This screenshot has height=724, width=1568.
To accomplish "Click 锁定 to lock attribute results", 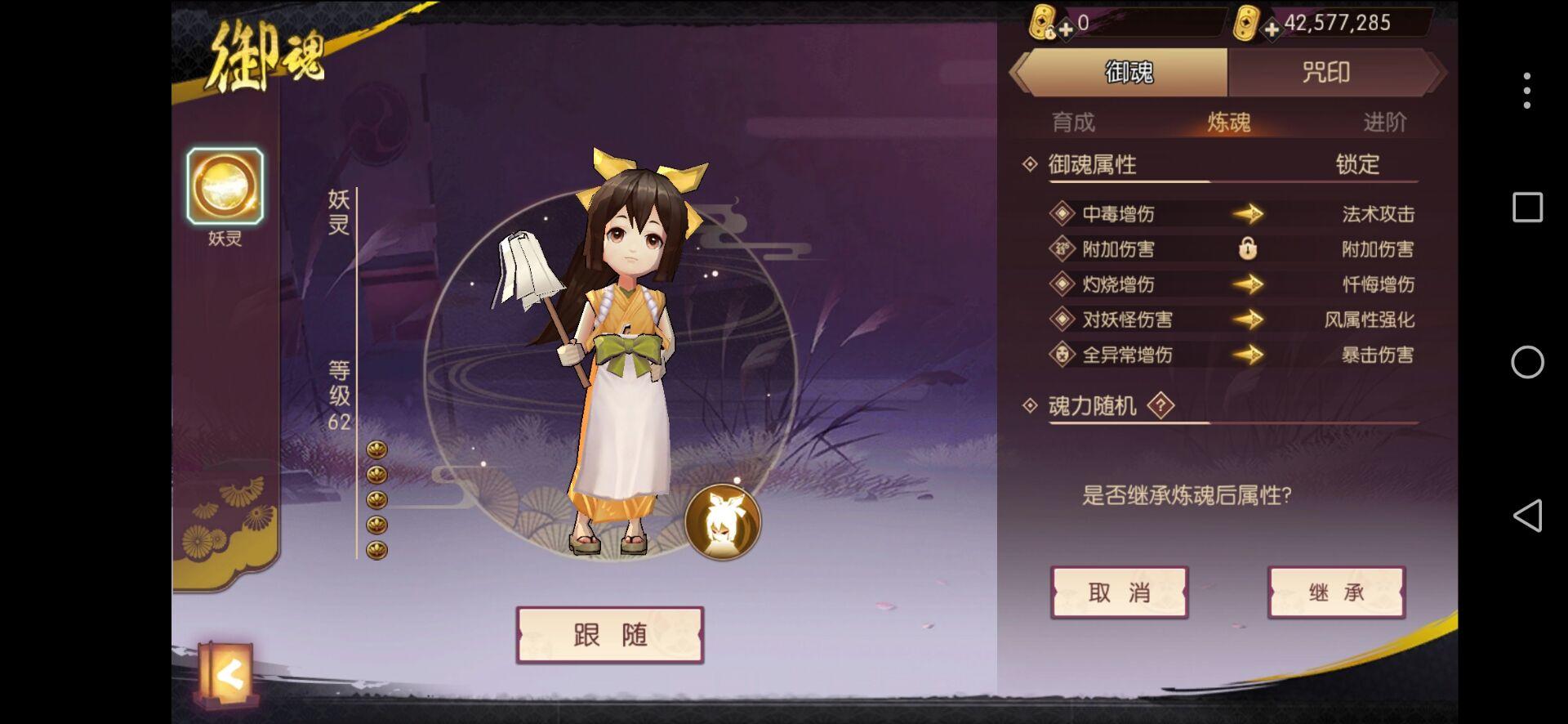I will [1361, 165].
